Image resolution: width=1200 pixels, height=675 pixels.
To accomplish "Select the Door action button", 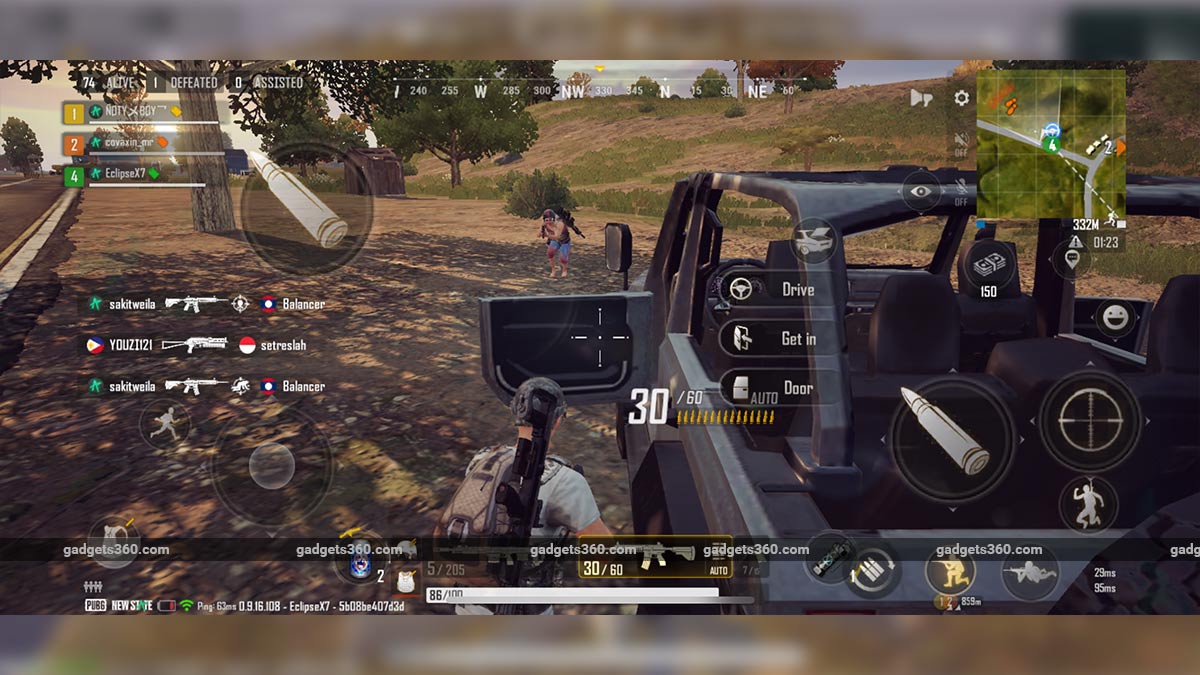I will pos(780,388).
